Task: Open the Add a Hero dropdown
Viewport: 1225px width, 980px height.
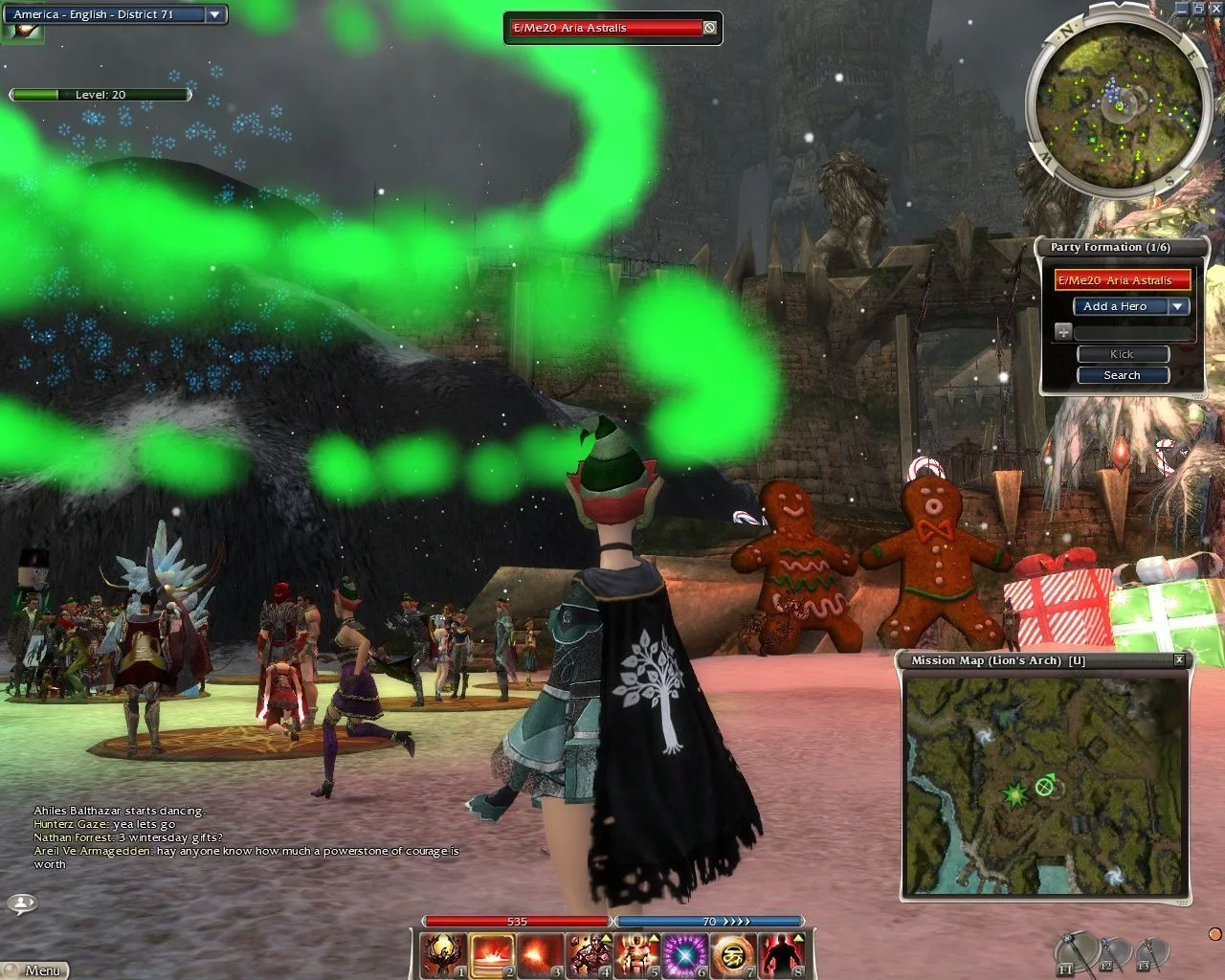Action: (x=1178, y=306)
